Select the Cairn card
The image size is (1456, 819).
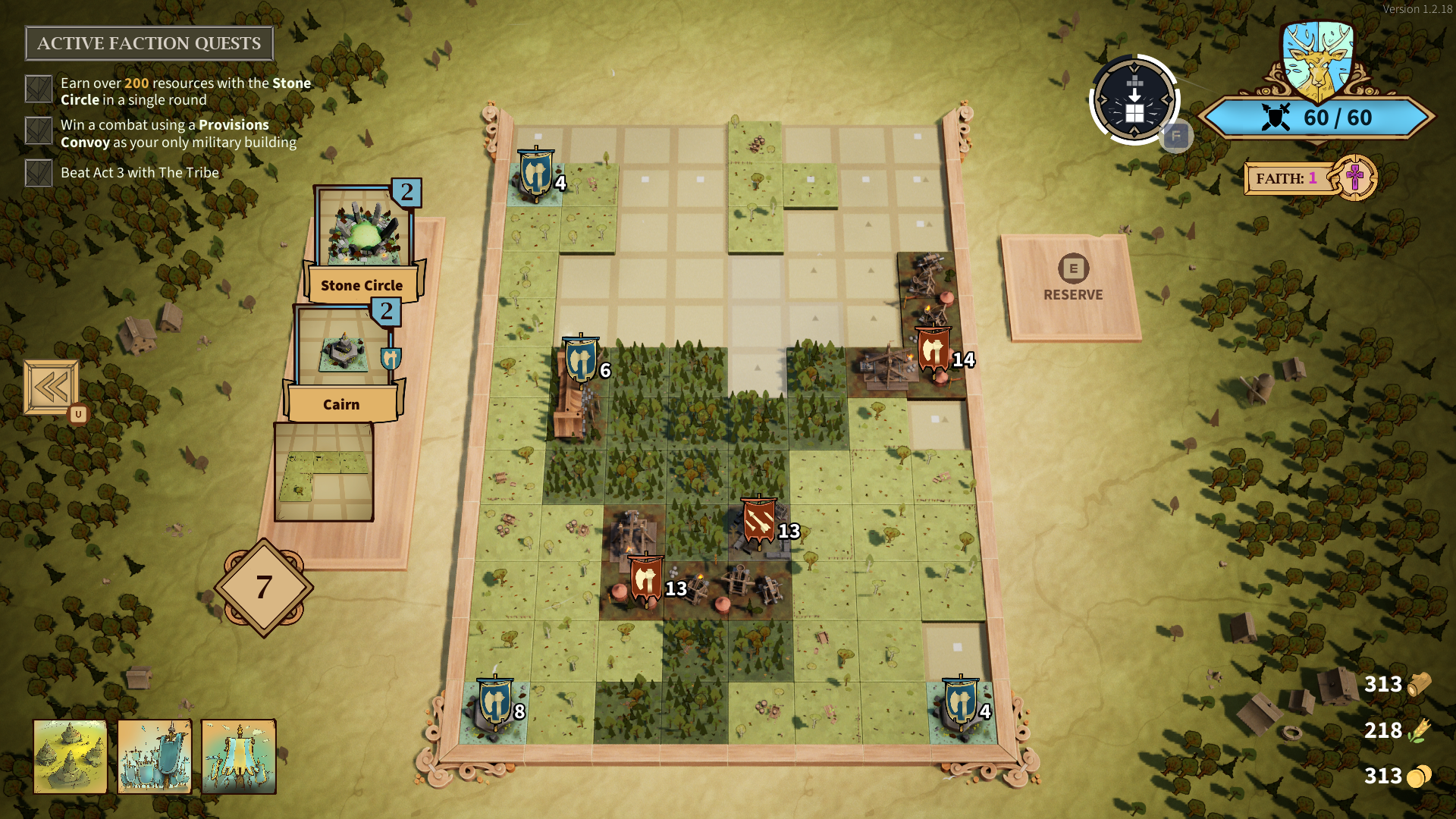(x=343, y=362)
